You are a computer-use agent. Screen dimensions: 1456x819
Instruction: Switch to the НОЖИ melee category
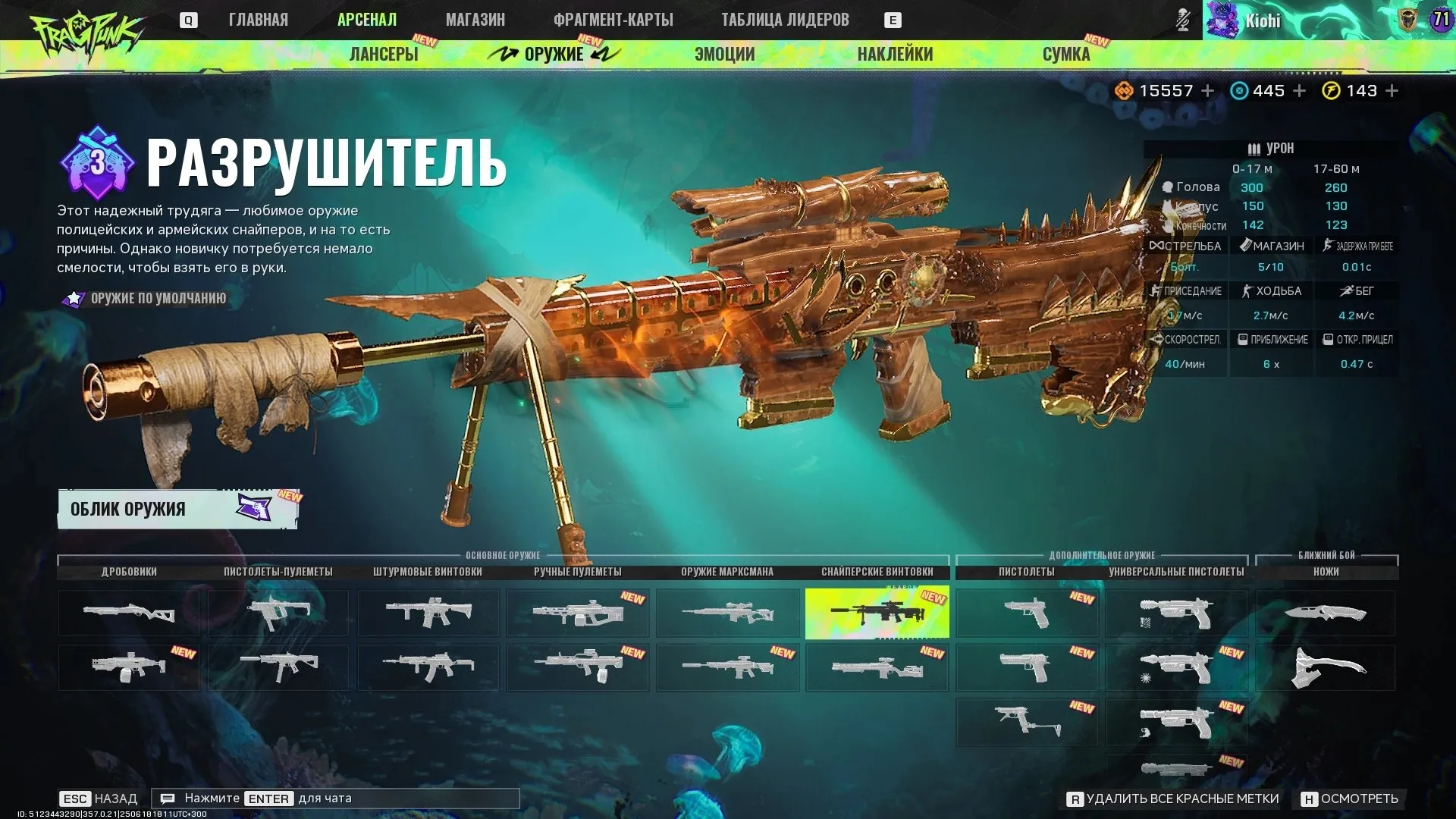[x=1323, y=572]
